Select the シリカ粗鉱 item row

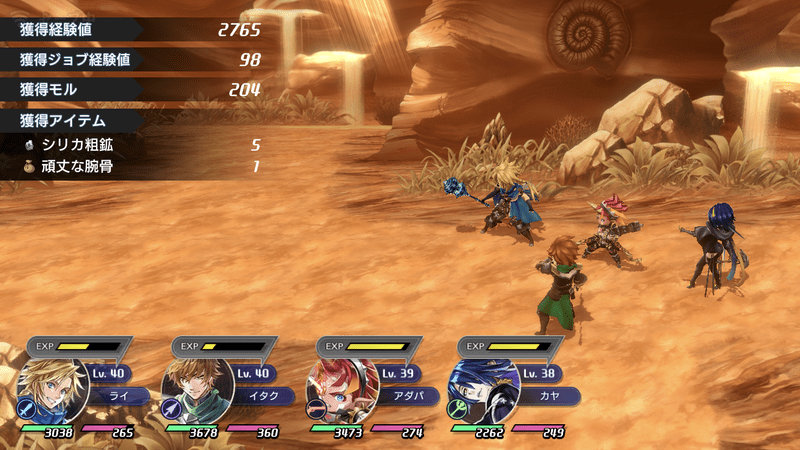click(x=140, y=145)
